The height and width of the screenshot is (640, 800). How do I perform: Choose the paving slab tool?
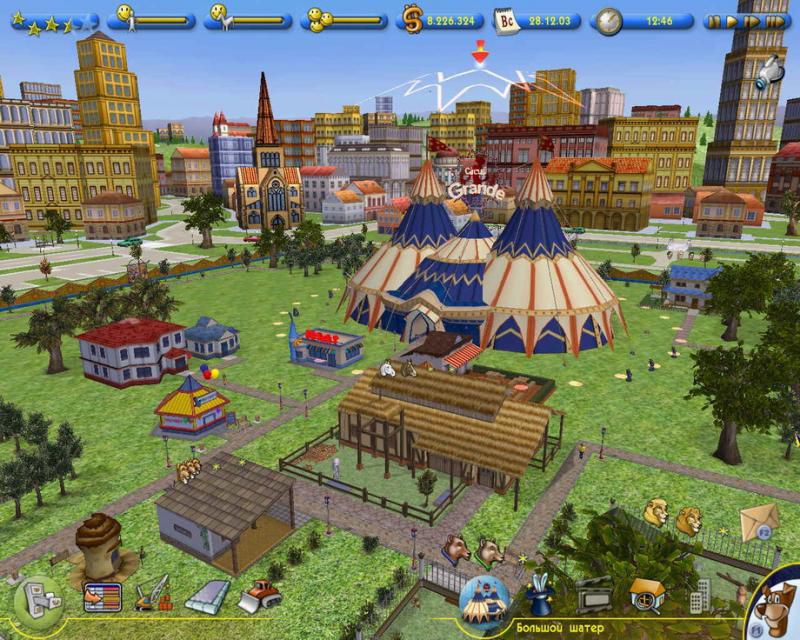205,596
